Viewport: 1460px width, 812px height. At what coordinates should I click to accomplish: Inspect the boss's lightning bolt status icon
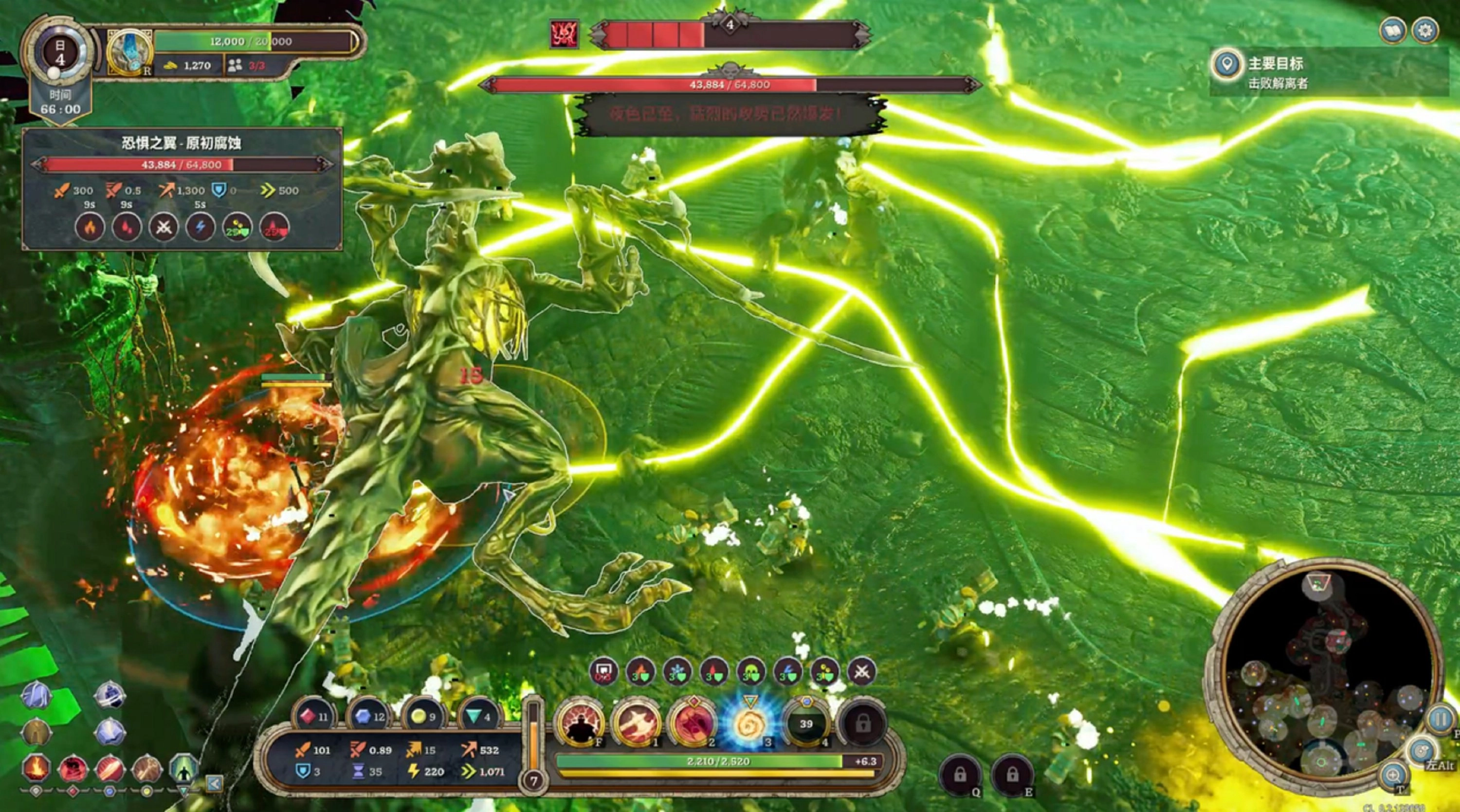point(201,228)
